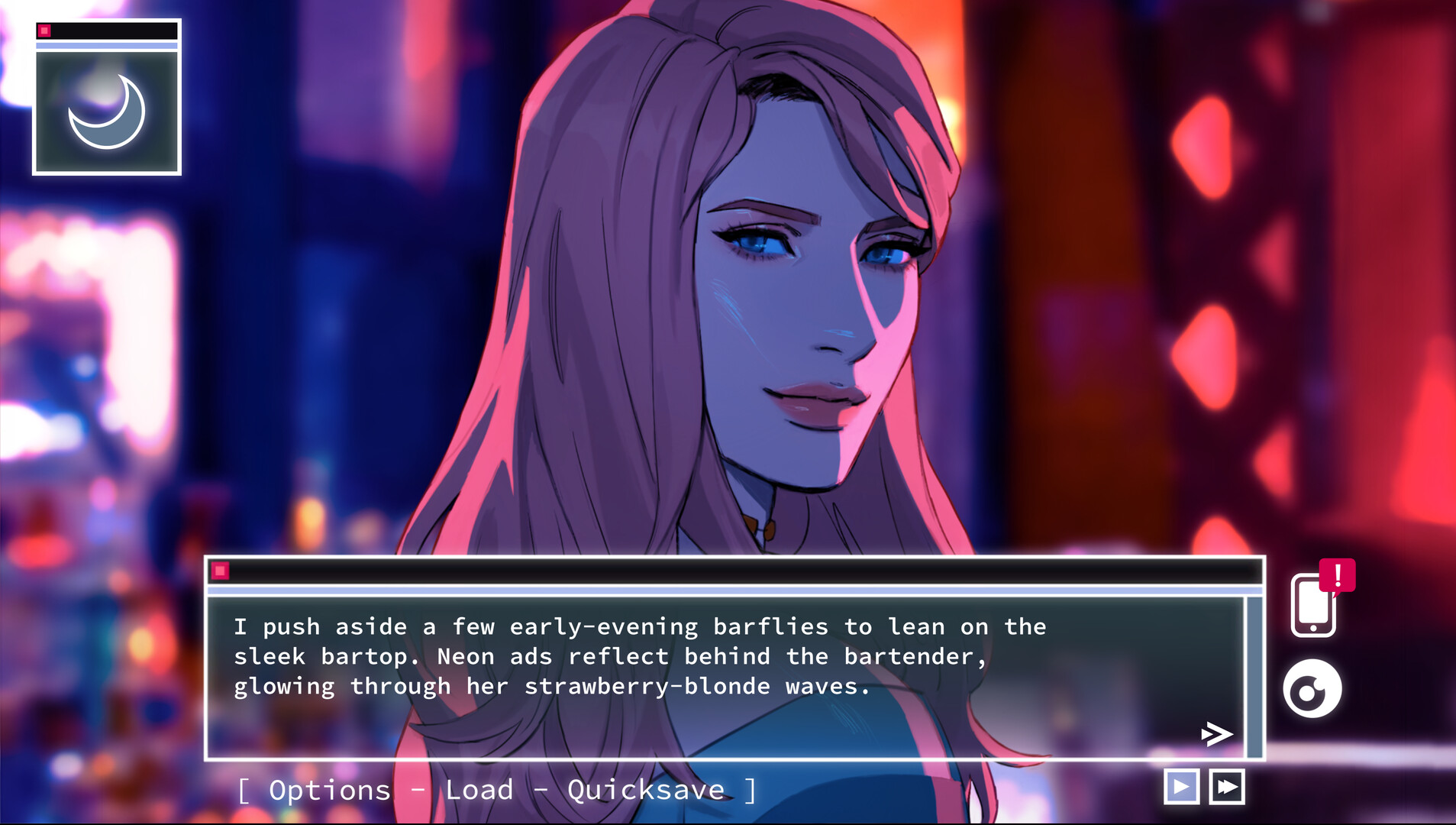This screenshot has width=1456, height=825.
Task: Click the red square on the moon panel header
Action: (46, 30)
